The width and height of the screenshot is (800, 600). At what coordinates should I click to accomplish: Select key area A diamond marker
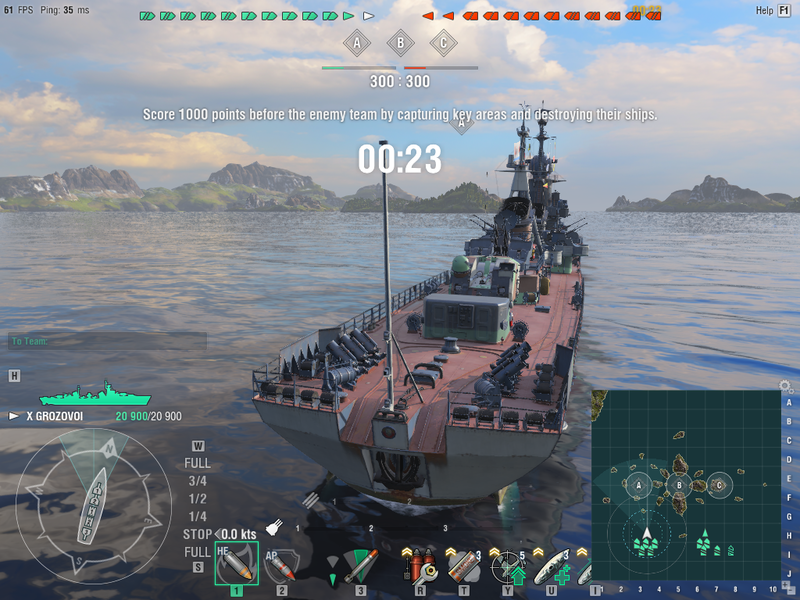tap(357, 43)
